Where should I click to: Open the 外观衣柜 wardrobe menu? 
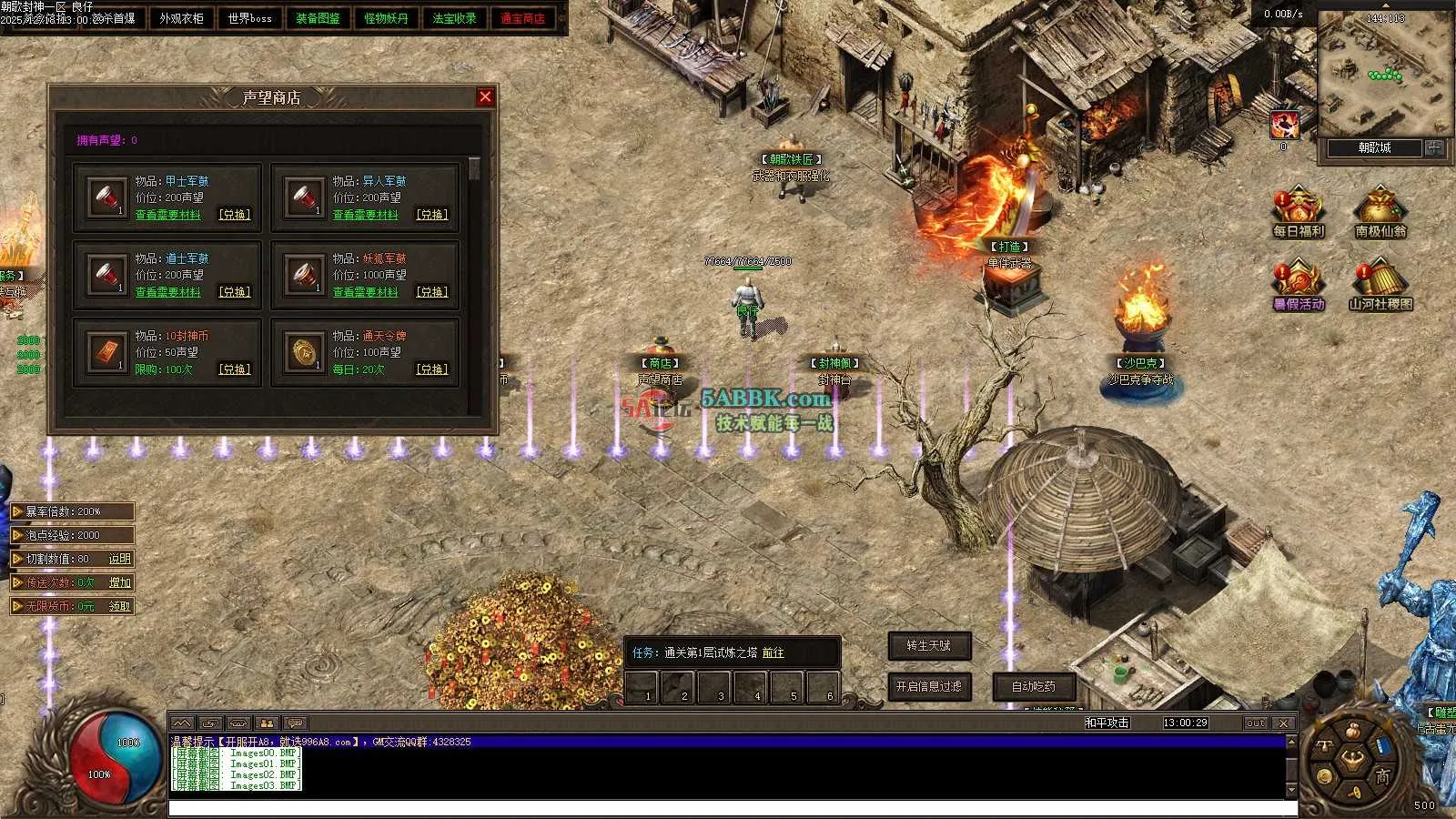(181, 18)
